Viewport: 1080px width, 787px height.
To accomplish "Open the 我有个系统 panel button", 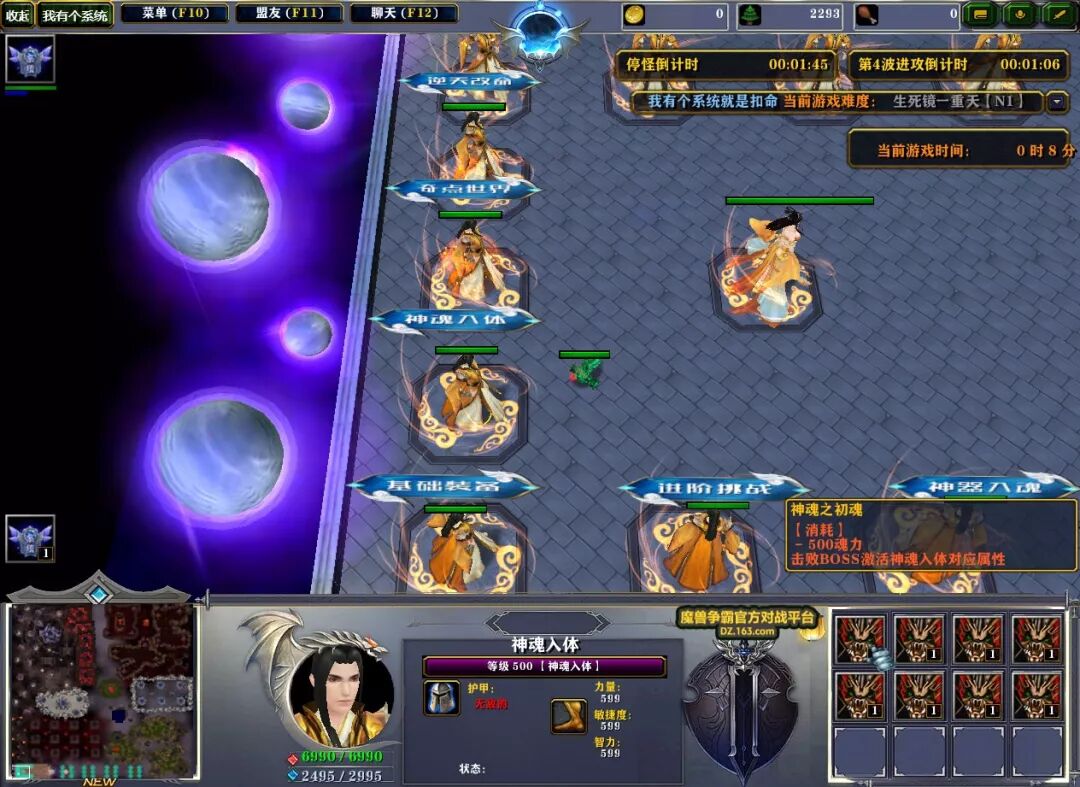I will pos(75,15).
